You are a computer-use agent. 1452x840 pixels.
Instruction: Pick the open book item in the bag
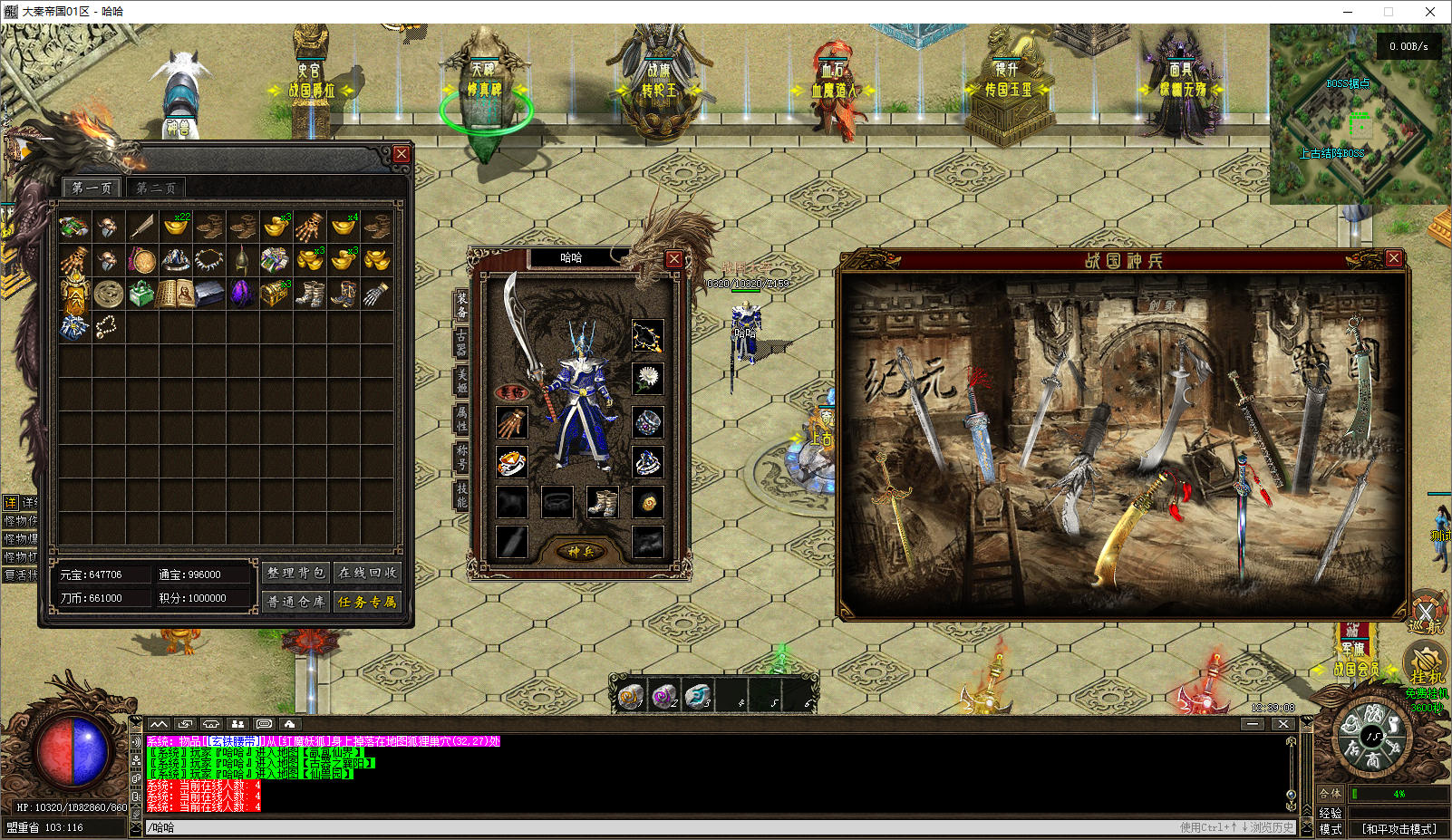175,293
